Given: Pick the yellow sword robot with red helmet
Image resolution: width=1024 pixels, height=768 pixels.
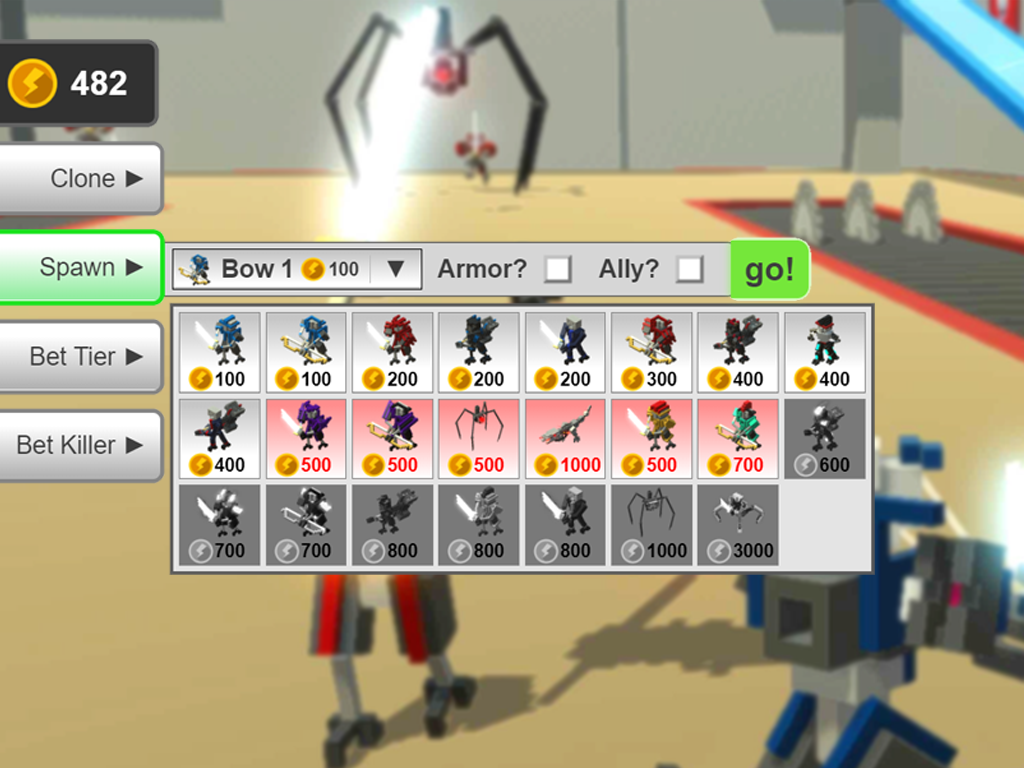Looking at the screenshot, I should point(652,438).
